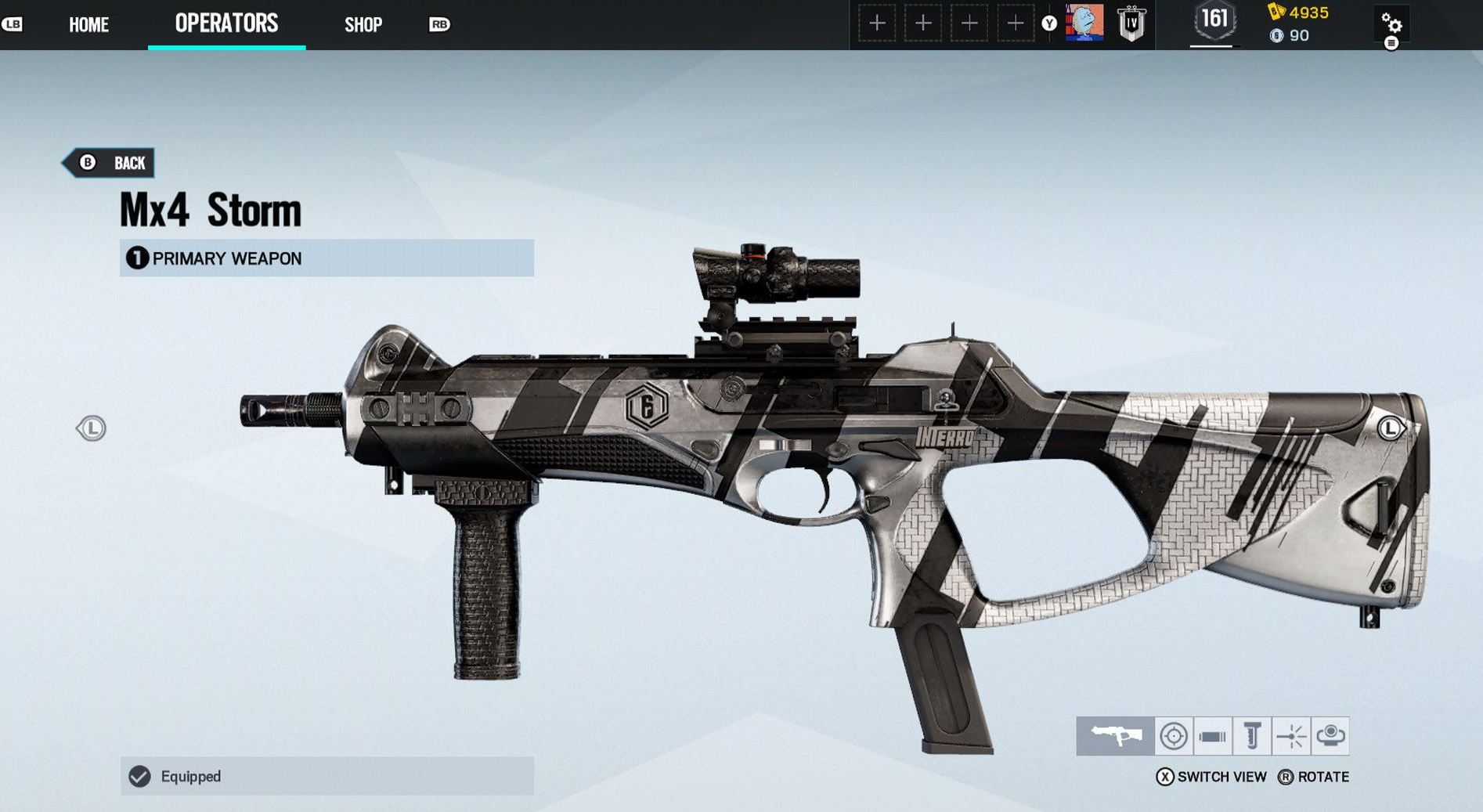Viewport: 1483px width, 812px height.
Task: Open the 4935 renown currency counter
Action: [1299, 13]
